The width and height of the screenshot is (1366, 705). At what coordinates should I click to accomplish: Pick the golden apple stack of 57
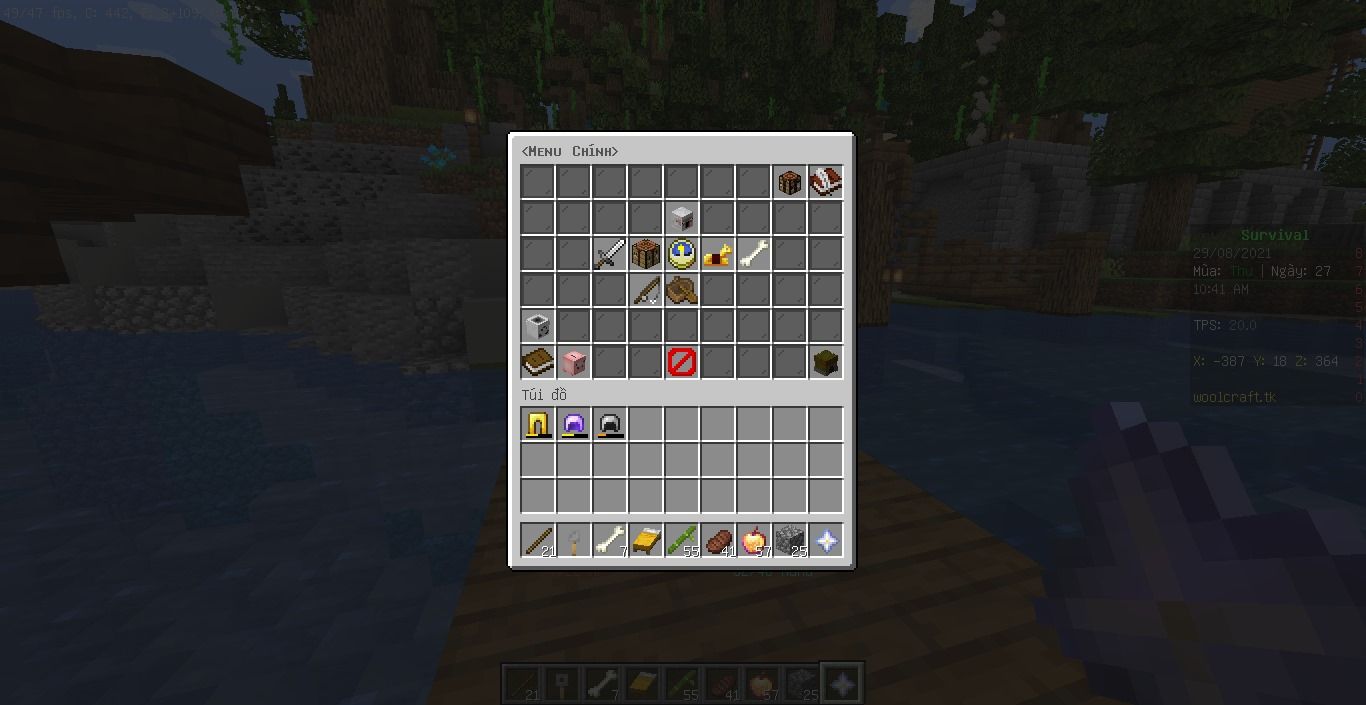[x=754, y=541]
